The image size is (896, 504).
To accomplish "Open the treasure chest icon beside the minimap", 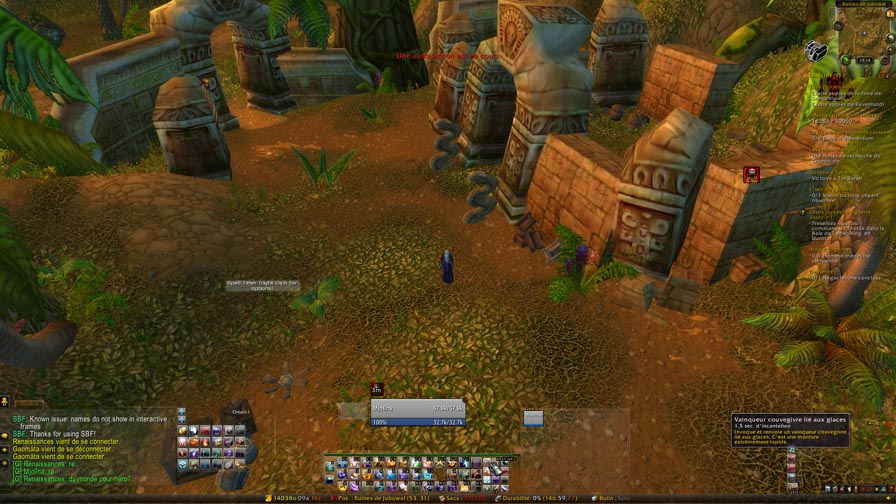I will pos(816,50).
